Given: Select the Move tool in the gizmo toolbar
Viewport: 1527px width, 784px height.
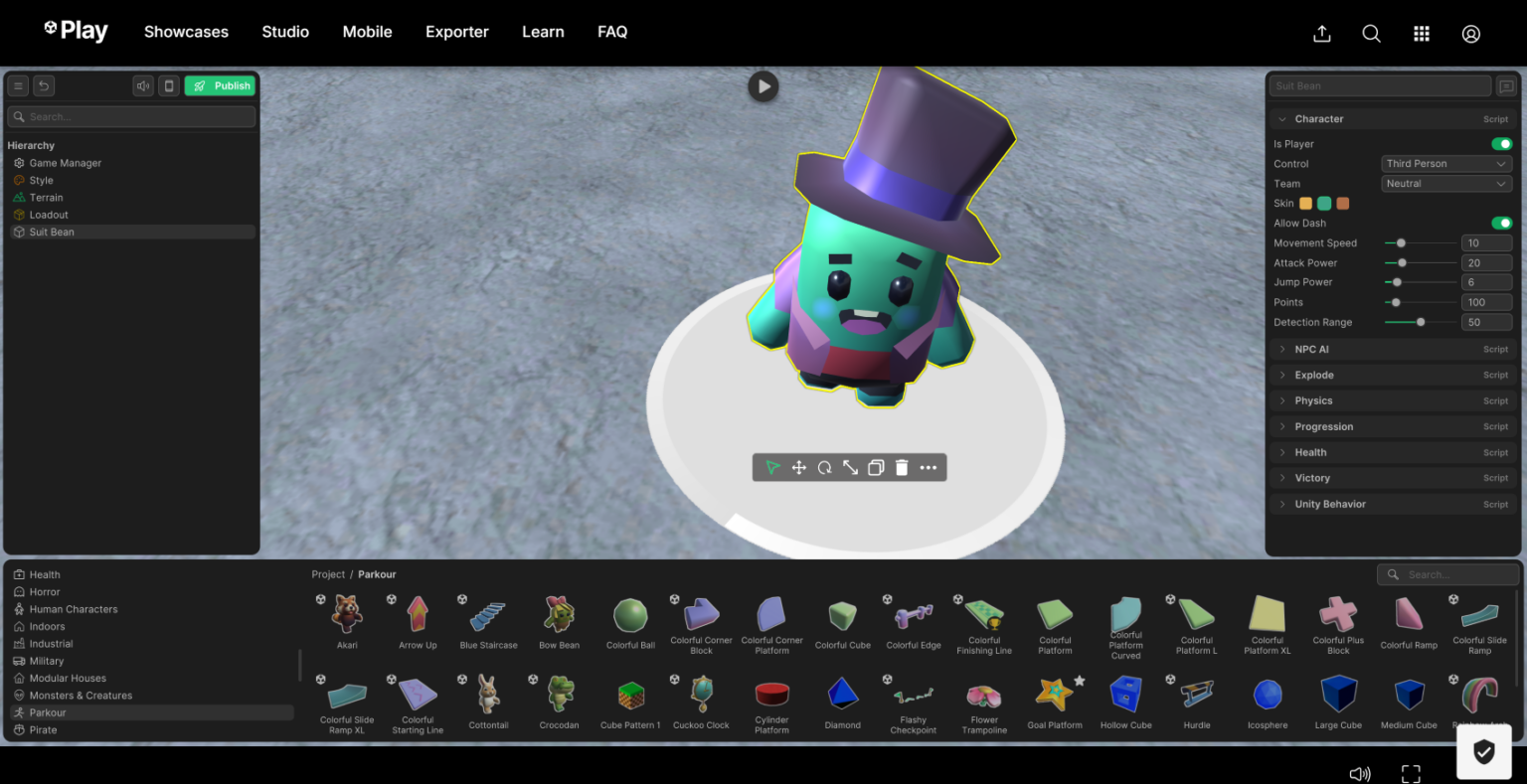Looking at the screenshot, I should [799, 467].
